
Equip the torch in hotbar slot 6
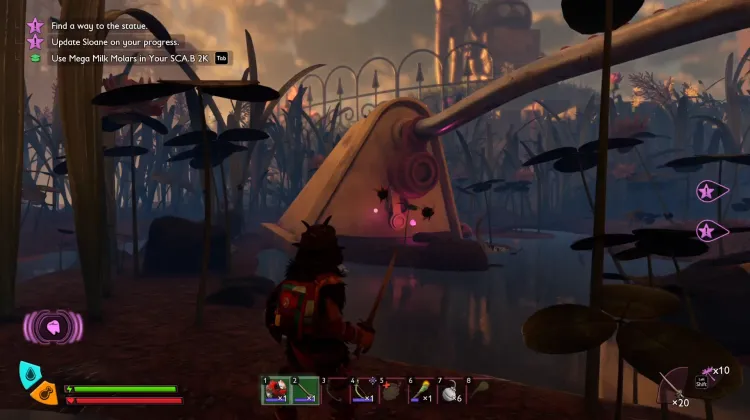[421, 390]
